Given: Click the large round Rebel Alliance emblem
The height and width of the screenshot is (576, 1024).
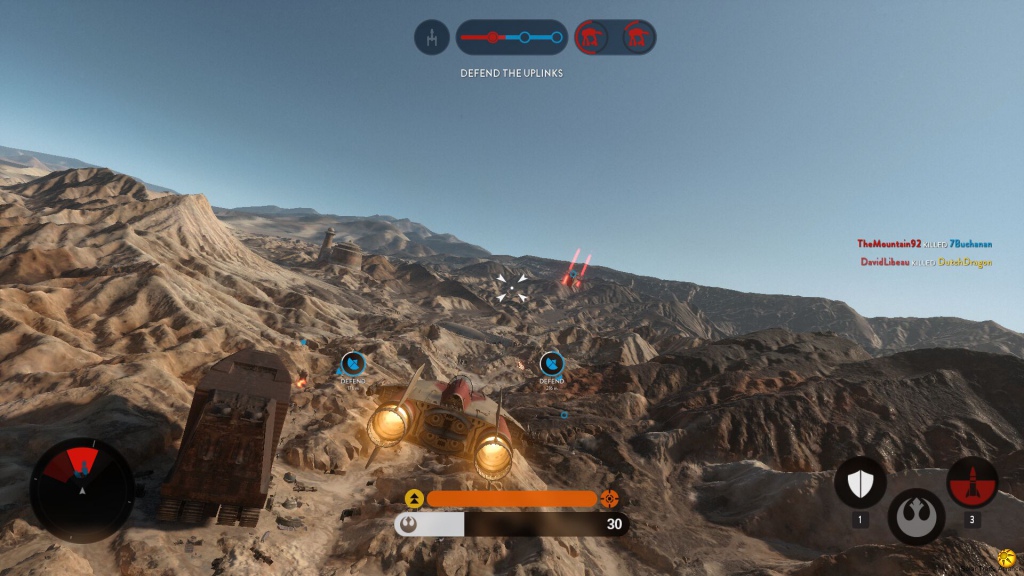Looking at the screenshot, I should pyautogui.click(x=916, y=516).
